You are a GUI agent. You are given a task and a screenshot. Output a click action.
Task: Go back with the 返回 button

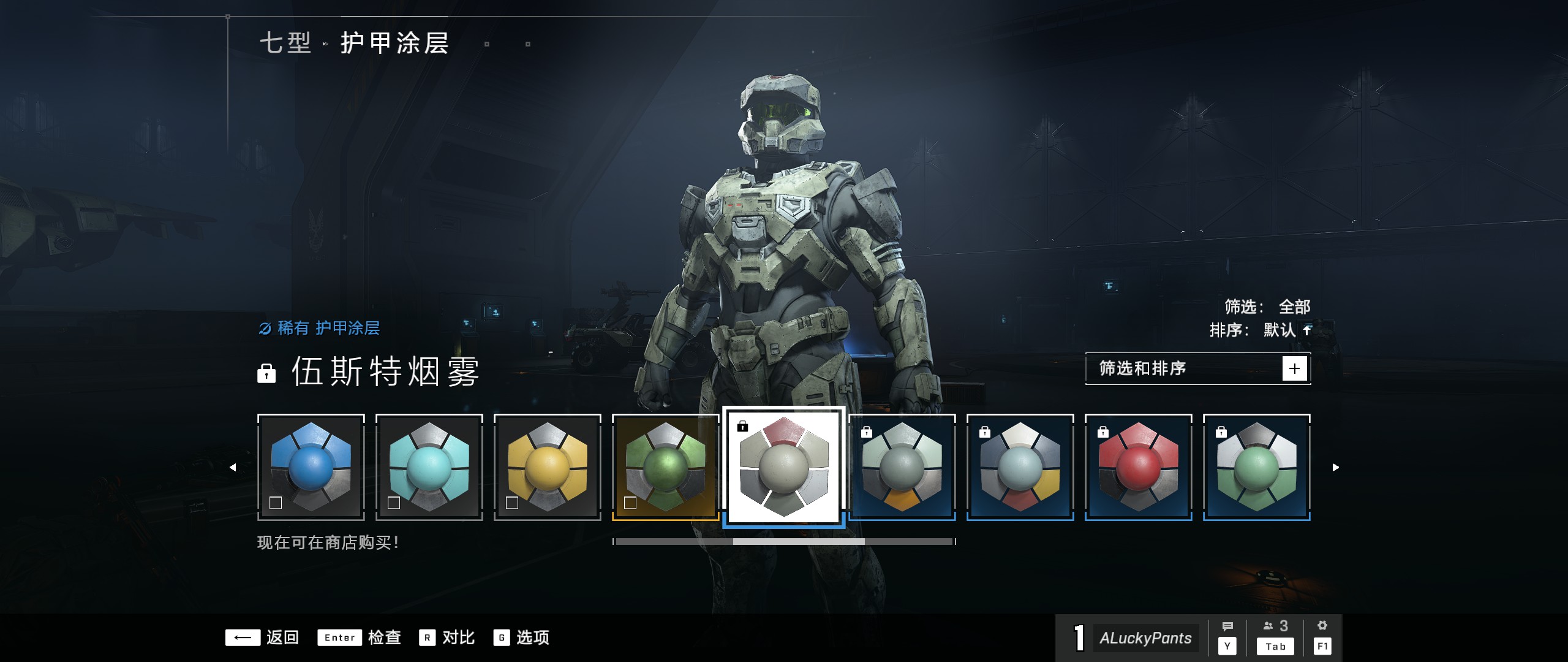click(x=262, y=637)
